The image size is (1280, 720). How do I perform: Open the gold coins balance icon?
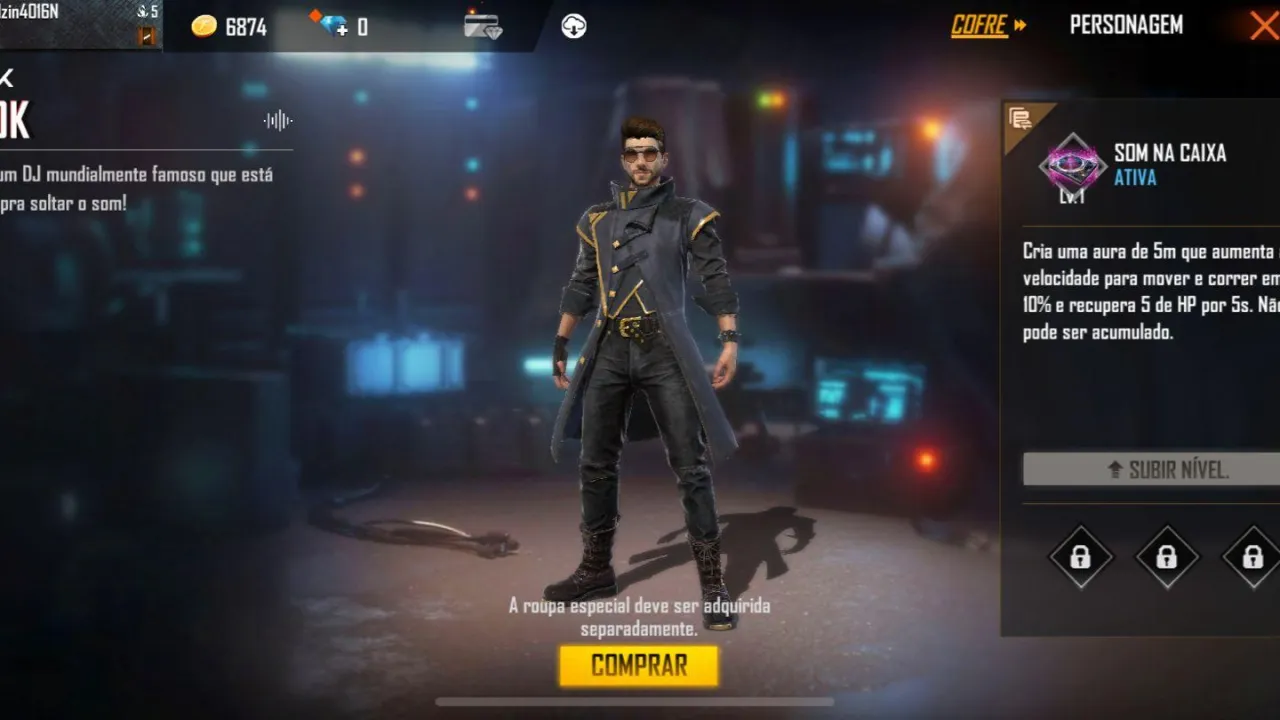204,26
